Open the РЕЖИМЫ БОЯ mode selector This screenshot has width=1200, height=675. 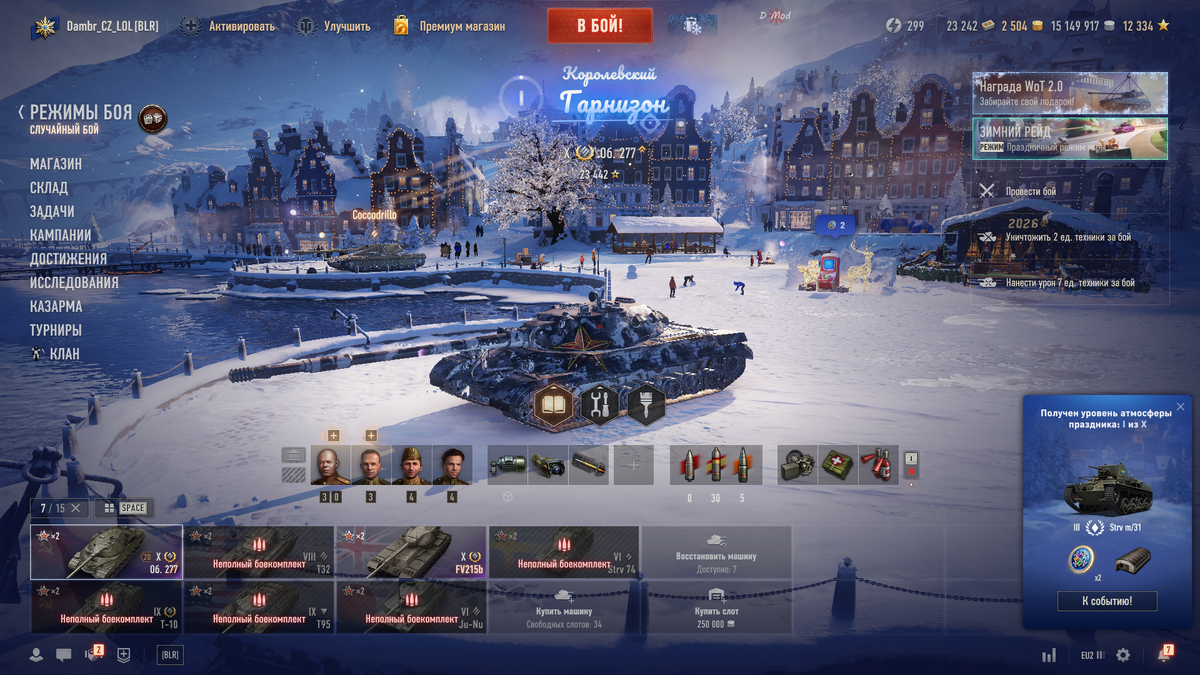[x=80, y=113]
